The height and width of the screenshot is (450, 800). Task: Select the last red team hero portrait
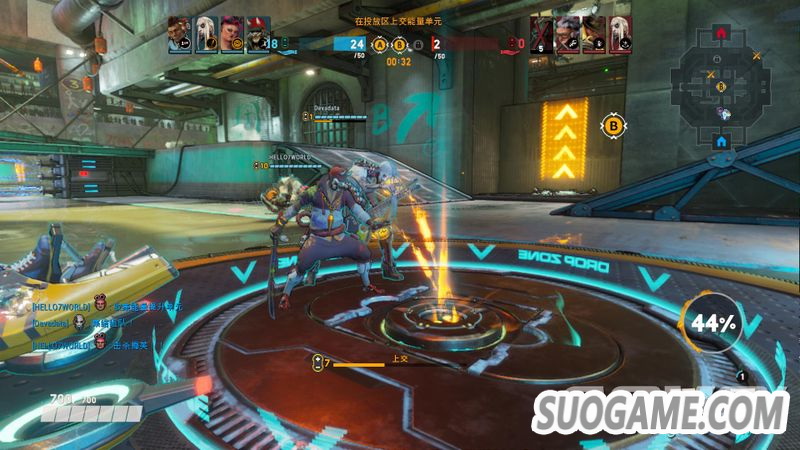point(619,33)
